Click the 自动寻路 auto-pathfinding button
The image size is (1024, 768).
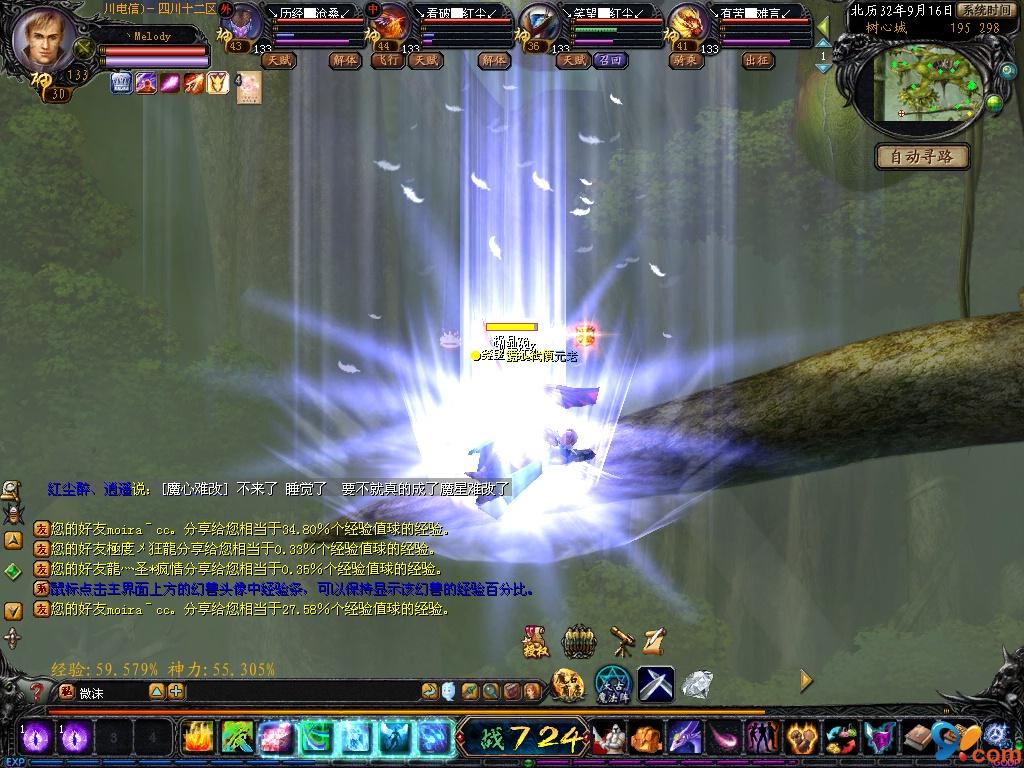coord(921,157)
